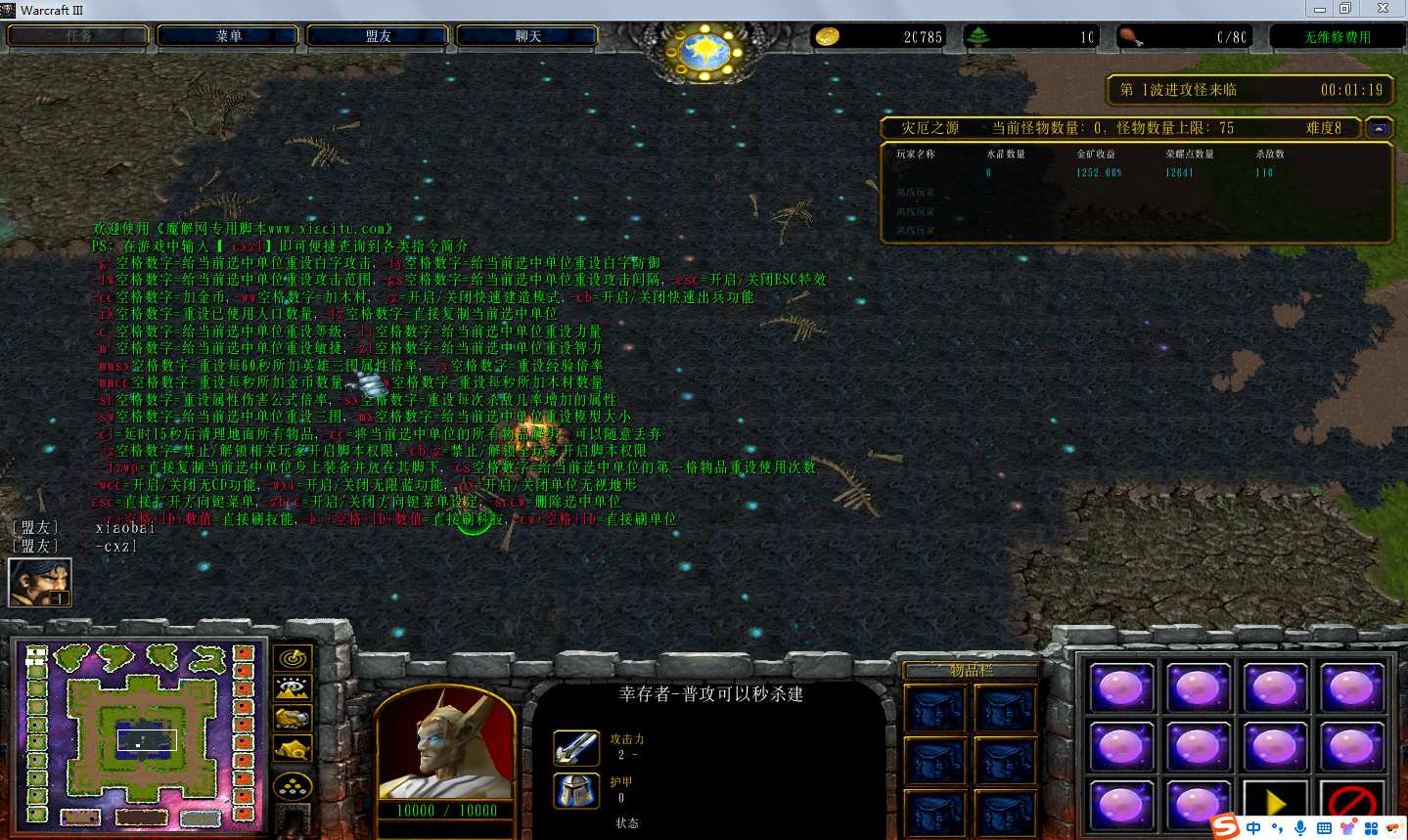Viewport: 1408px width, 840px height.
Task: Go to next page with yellow arrow
Action: coord(1275,803)
